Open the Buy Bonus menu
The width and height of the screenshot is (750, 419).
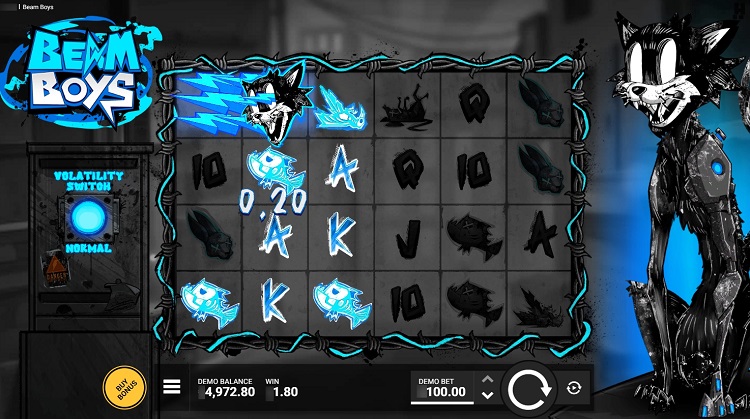tap(121, 387)
